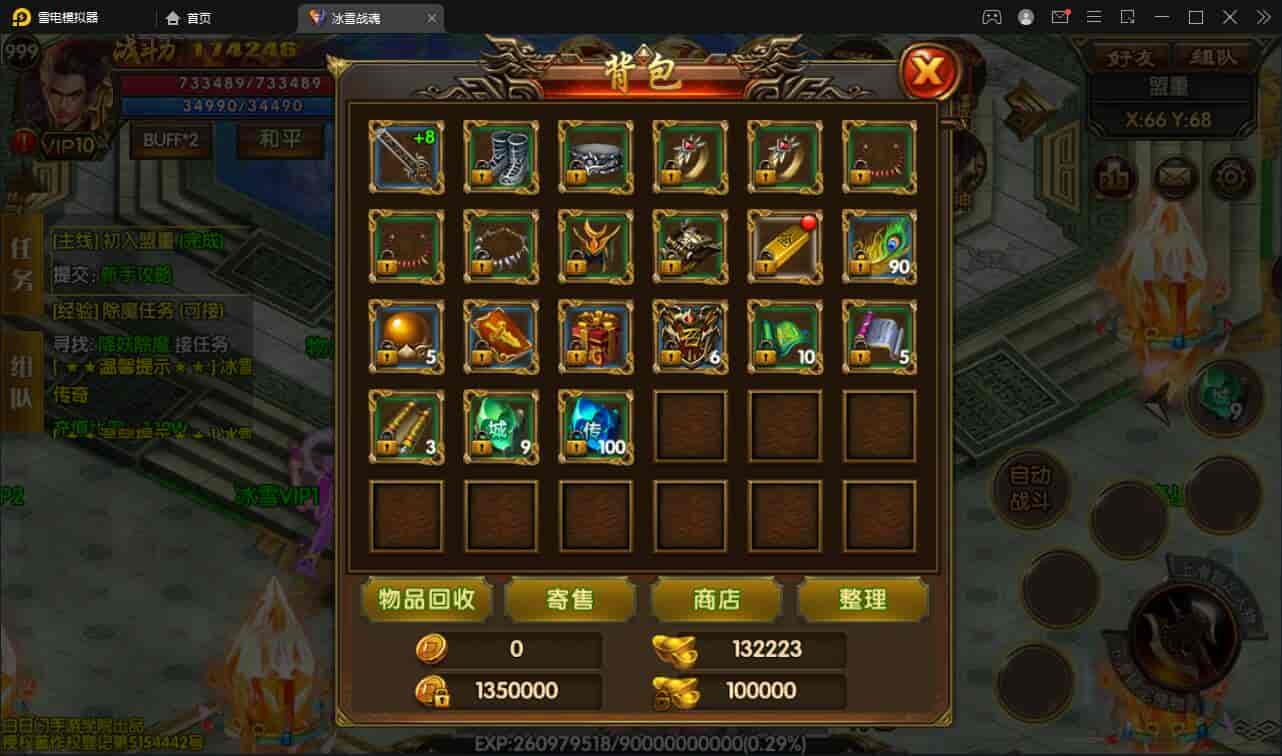
Task: Sort the bag with 整理
Action: pyautogui.click(x=862, y=599)
